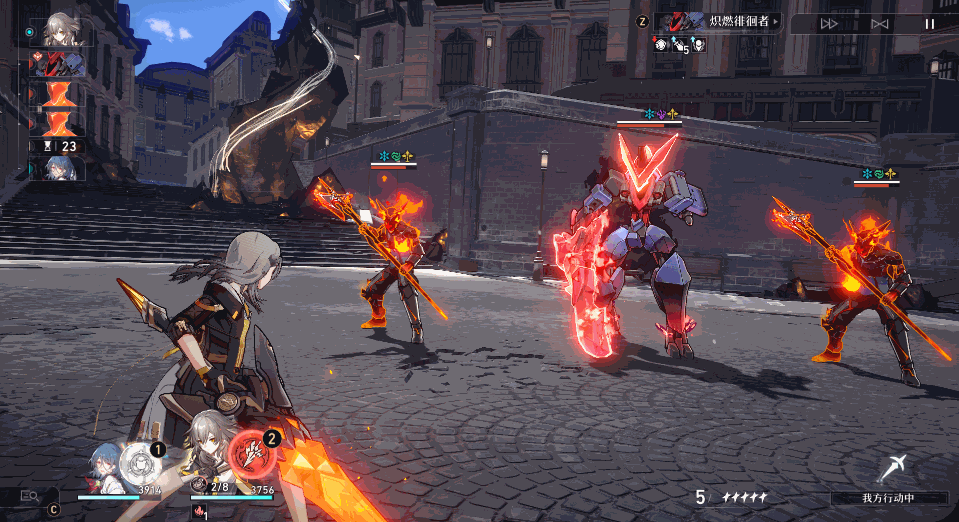This screenshot has height=522, width=959.
Task: Toggle double-speed fast forward
Action: coord(829,23)
